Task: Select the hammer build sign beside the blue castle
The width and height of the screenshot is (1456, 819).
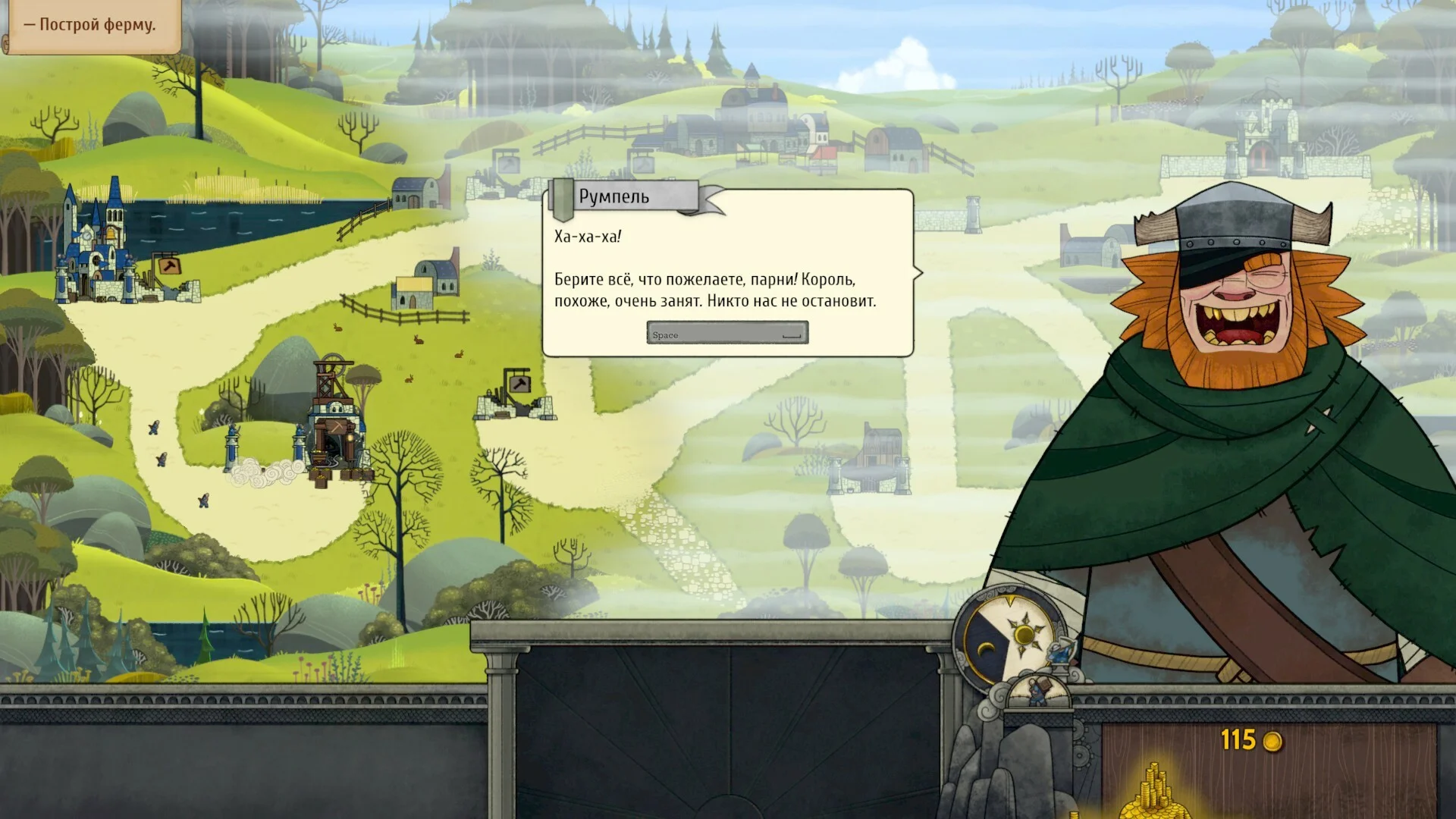Action: 167,265
